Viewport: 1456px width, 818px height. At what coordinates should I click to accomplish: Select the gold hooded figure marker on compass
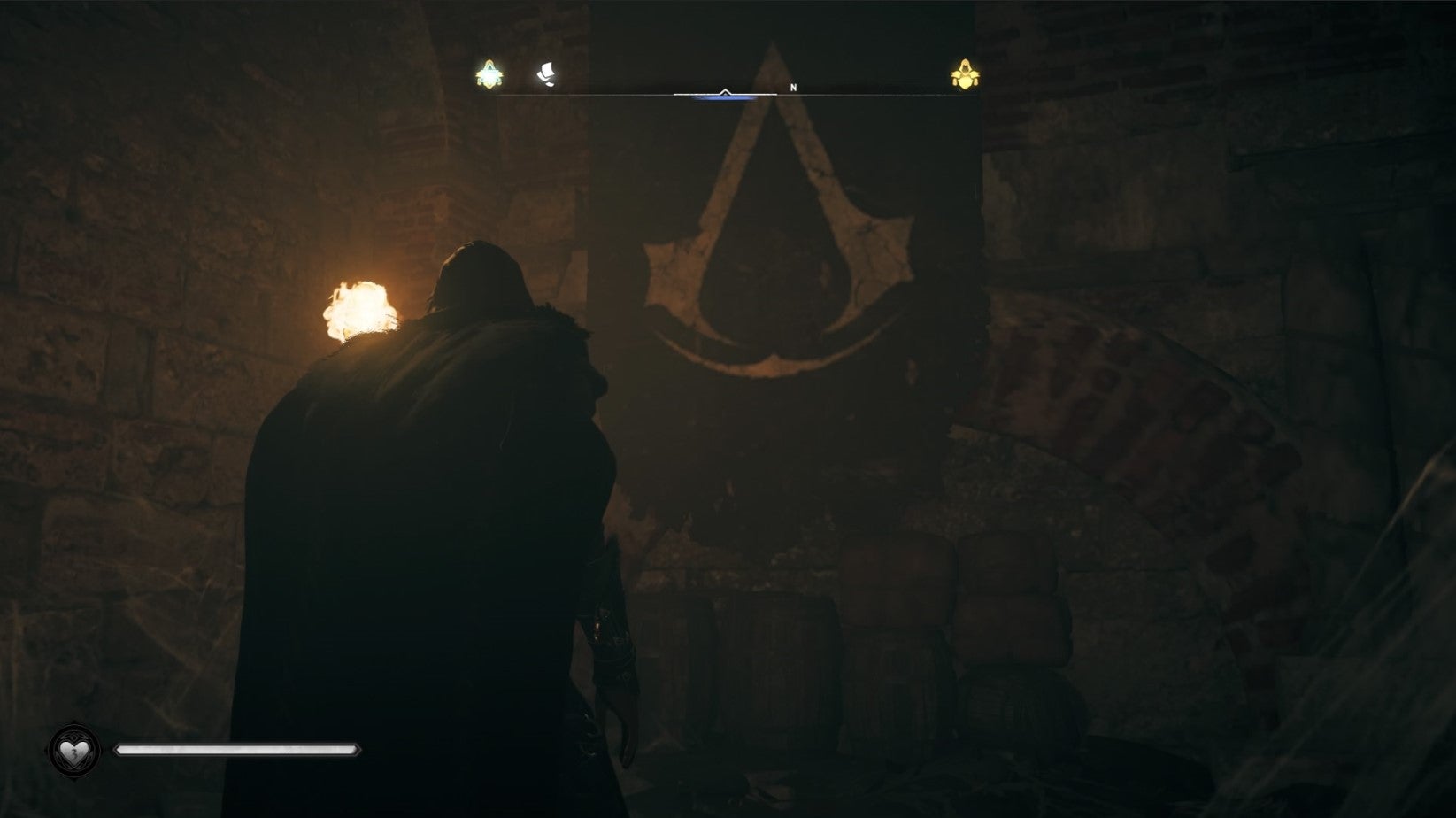point(965,75)
